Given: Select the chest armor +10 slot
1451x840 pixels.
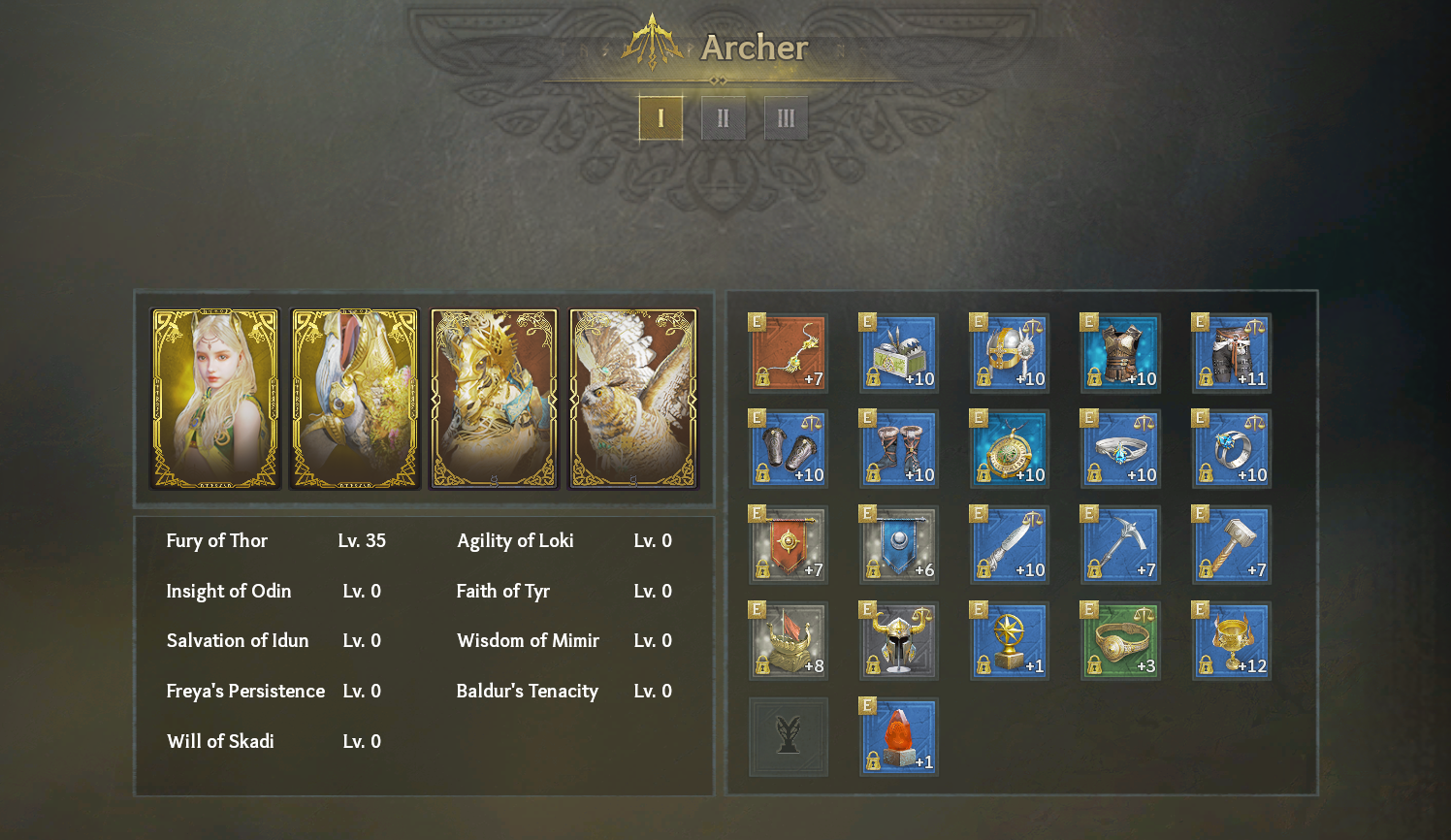Looking at the screenshot, I should tap(1120, 353).
